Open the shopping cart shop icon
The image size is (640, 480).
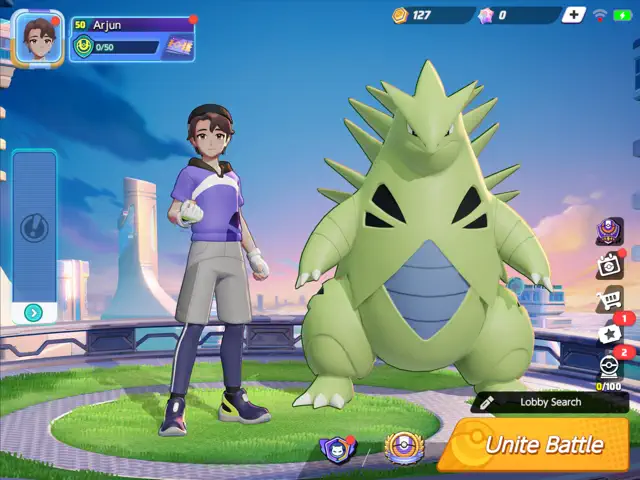tap(609, 298)
